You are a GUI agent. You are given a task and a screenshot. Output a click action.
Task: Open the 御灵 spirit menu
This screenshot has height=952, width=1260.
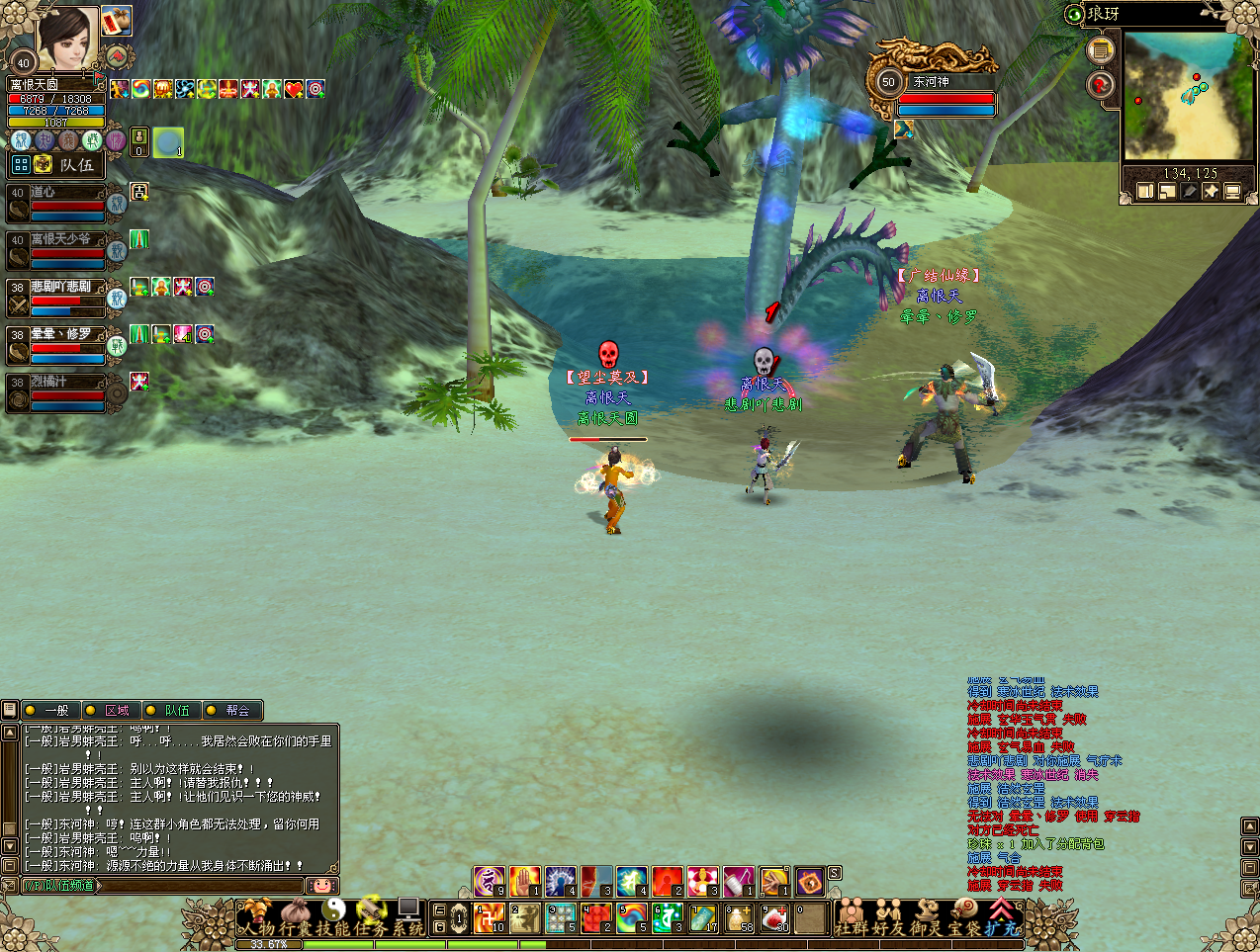click(x=927, y=919)
